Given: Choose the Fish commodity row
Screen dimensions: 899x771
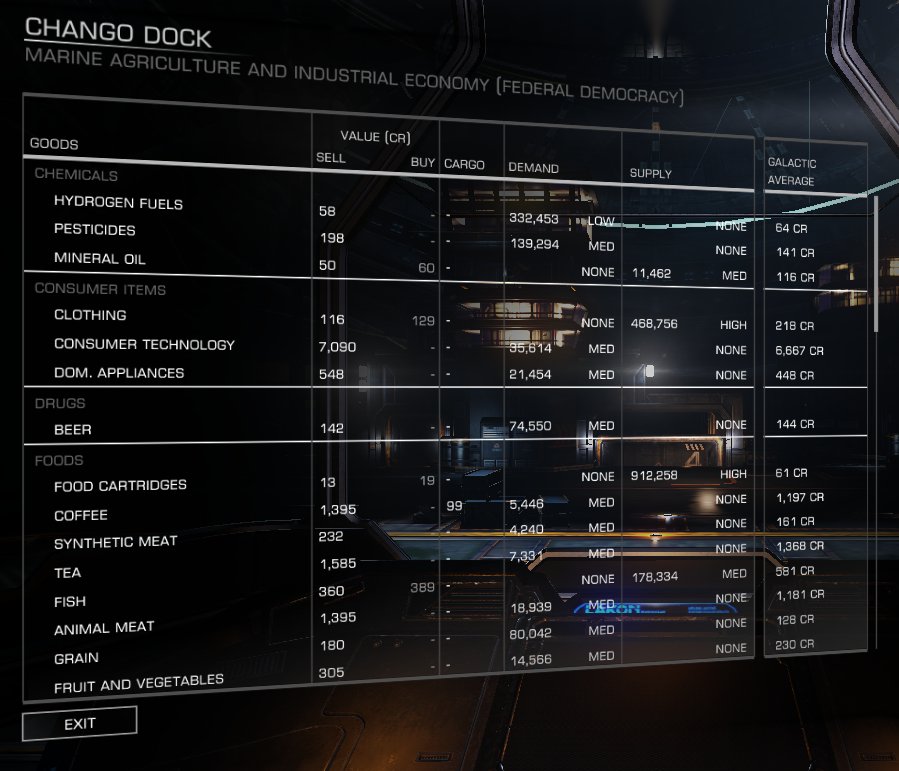Looking at the screenshot, I should tap(70, 602).
